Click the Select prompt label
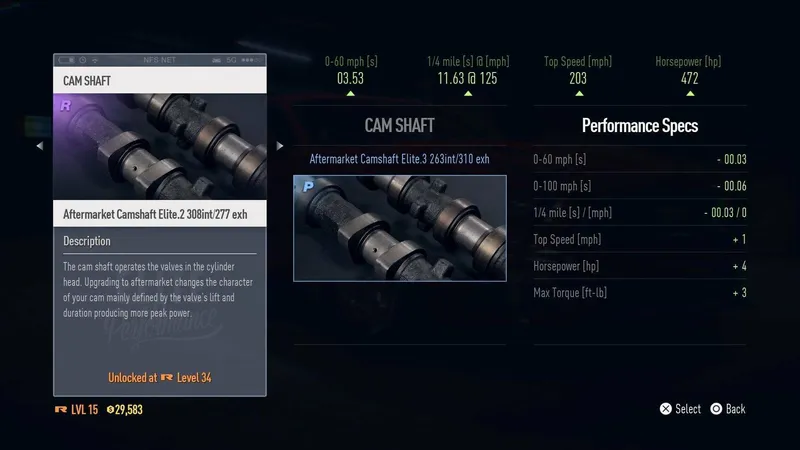 687,409
